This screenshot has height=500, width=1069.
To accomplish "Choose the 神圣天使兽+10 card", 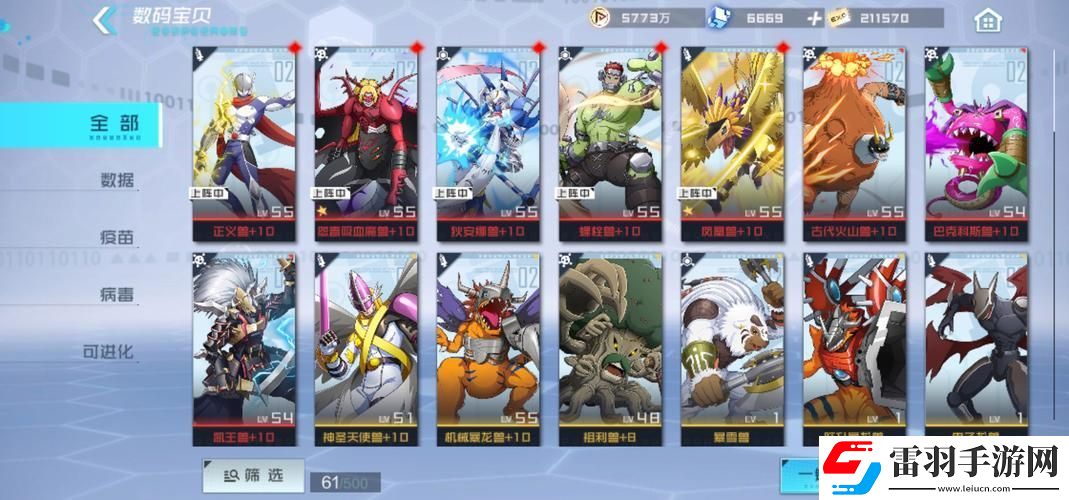I will click(x=366, y=350).
